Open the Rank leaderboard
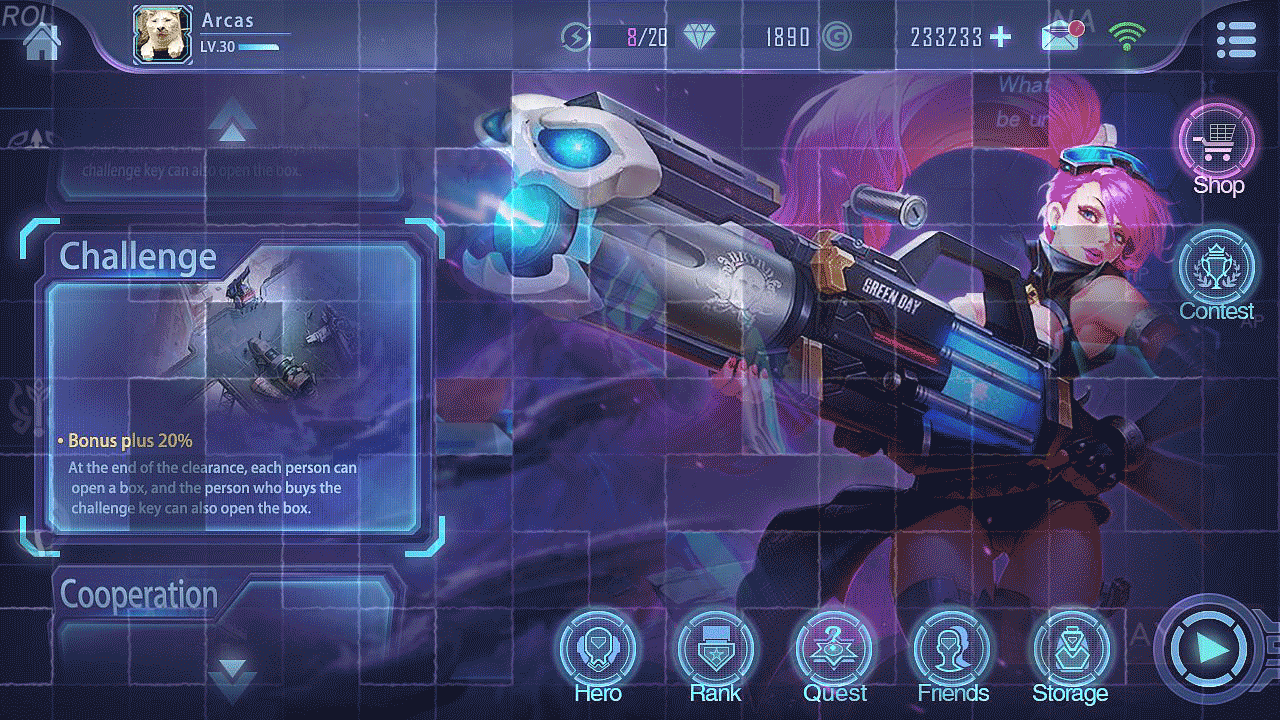 pos(715,650)
